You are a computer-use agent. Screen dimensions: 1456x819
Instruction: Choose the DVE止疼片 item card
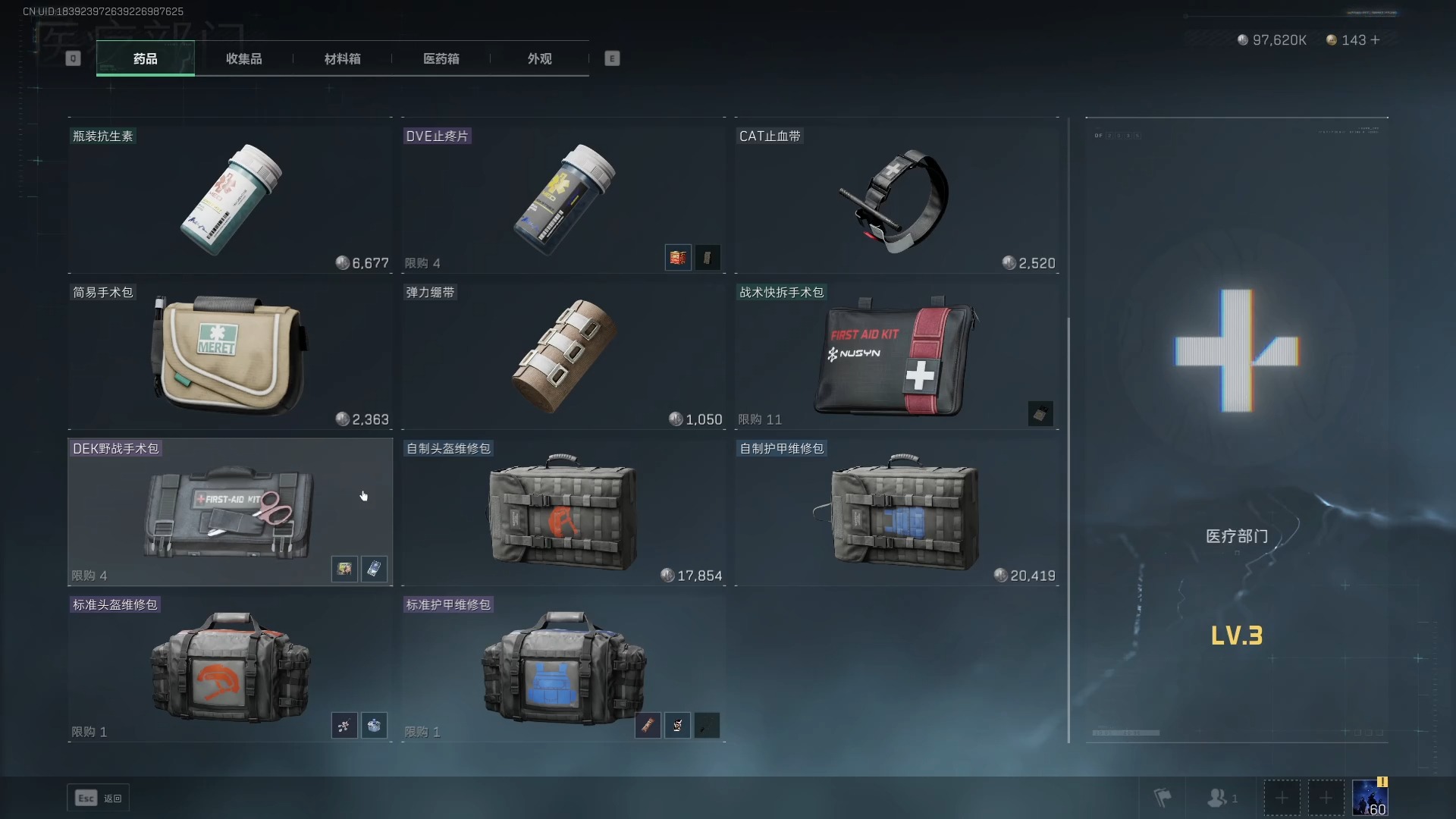(563, 196)
